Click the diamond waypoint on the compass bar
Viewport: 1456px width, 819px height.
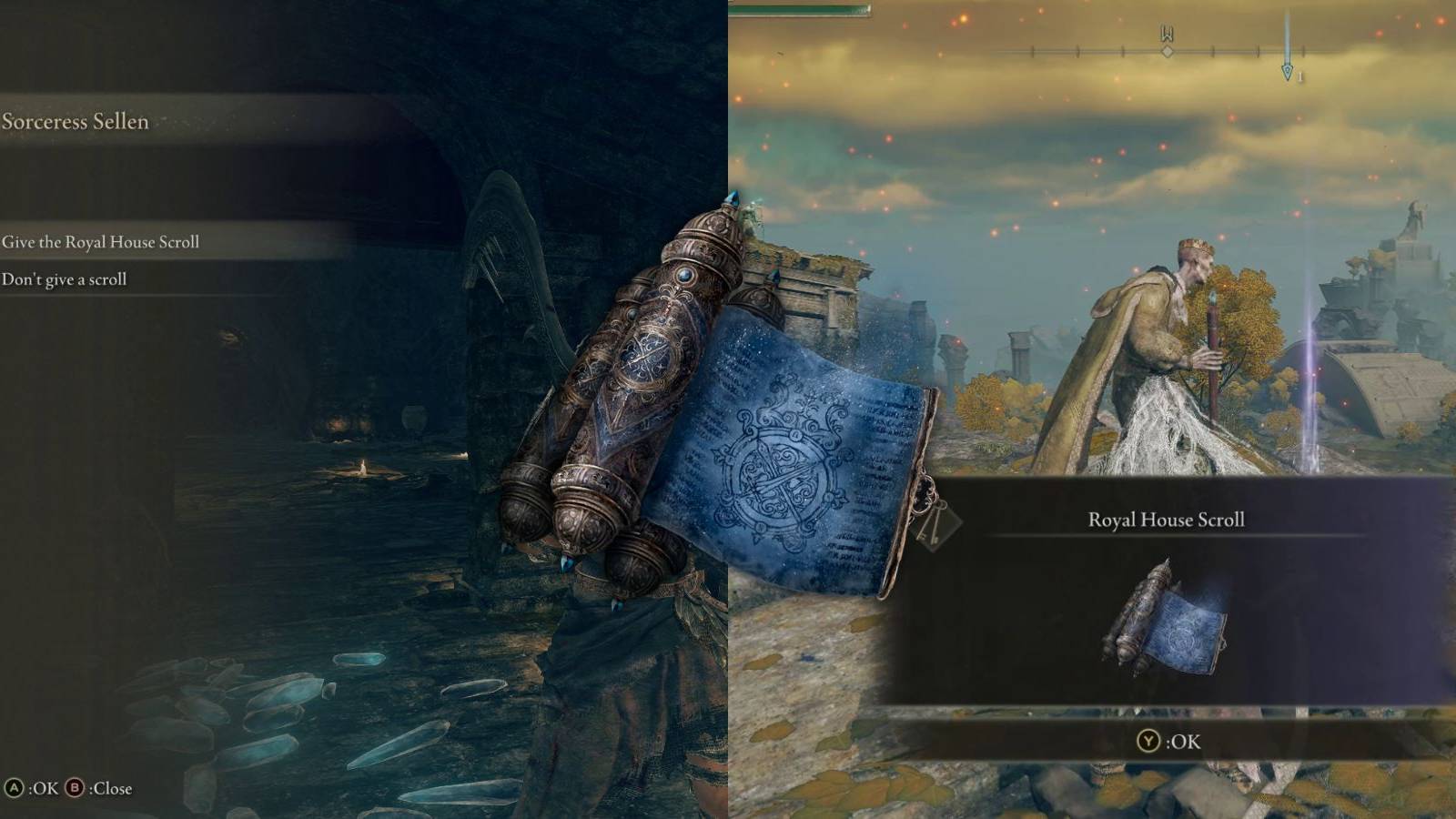(1168, 52)
